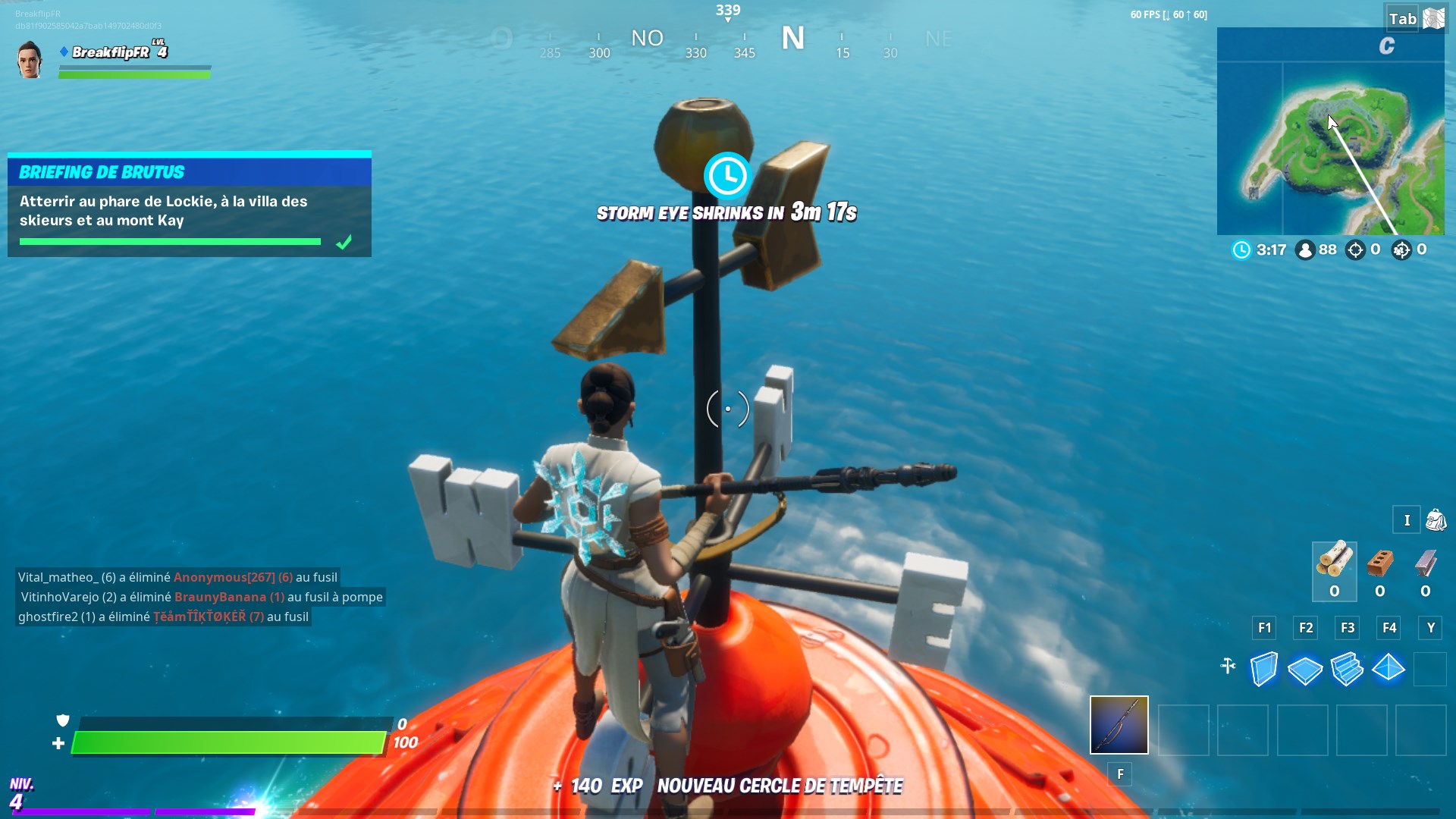Click the green checkmark on the briefing challenge

click(345, 241)
